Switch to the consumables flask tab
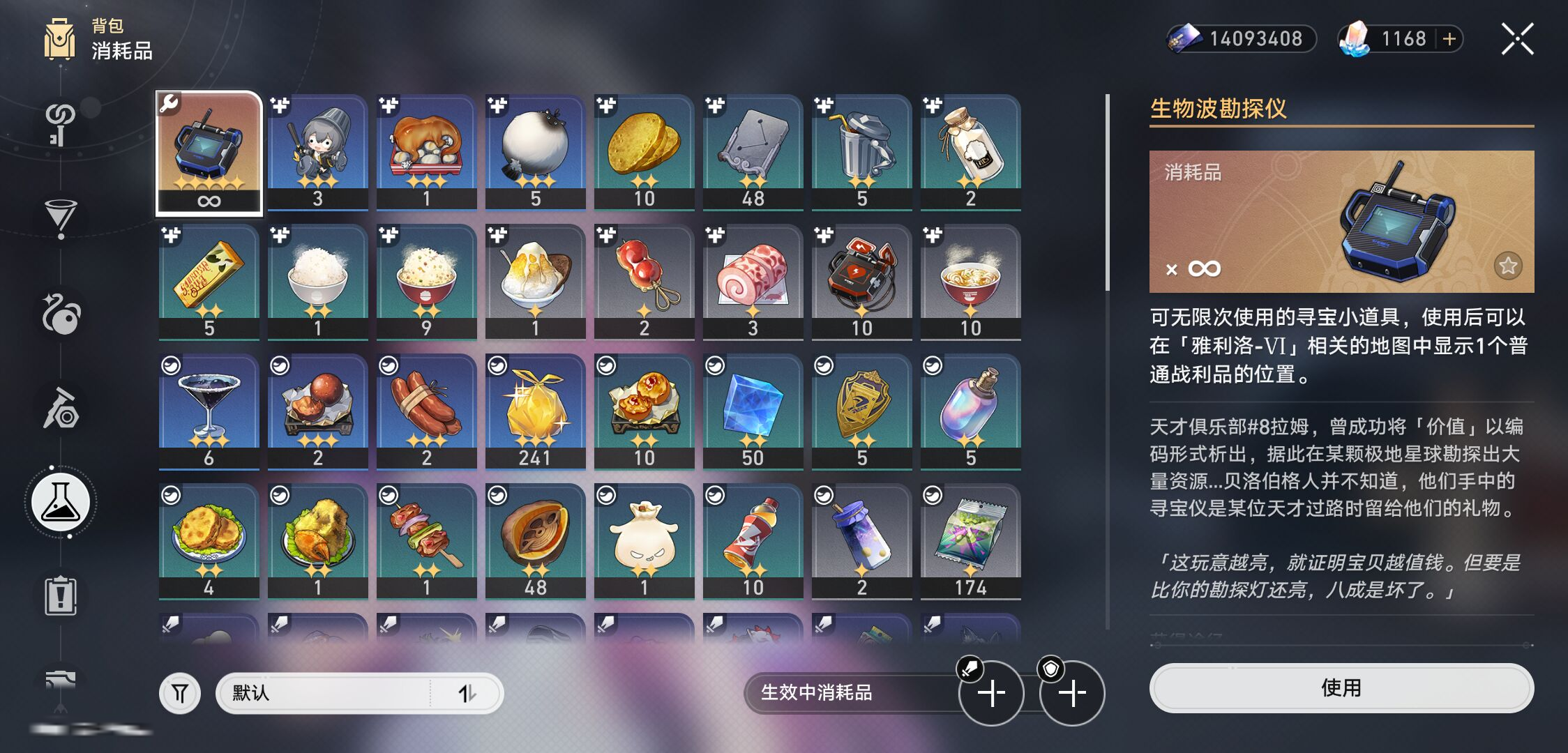Screen dimensions: 1568x753 tap(61, 502)
